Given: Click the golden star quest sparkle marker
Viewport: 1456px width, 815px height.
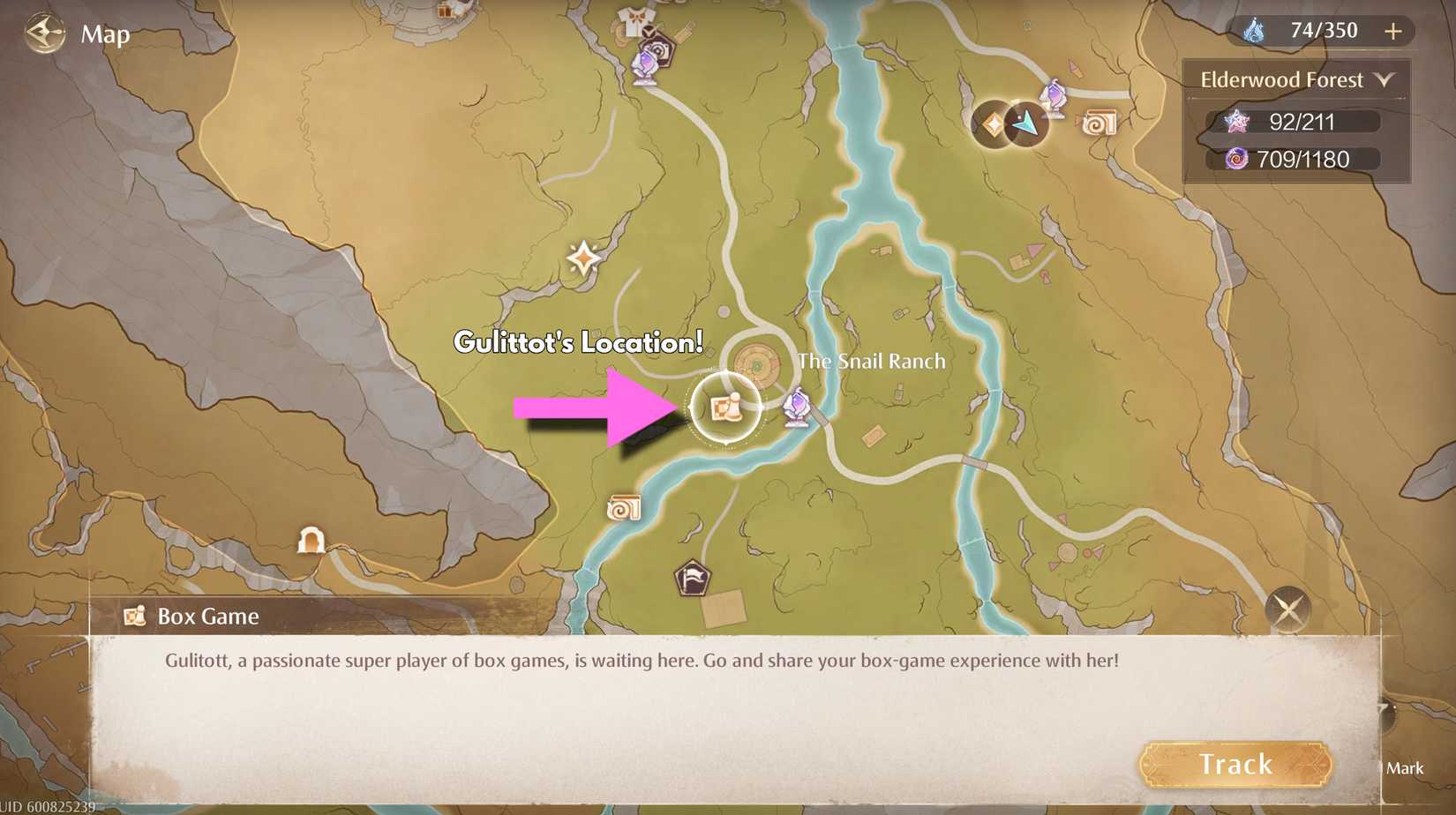Looking at the screenshot, I should point(582,256).
